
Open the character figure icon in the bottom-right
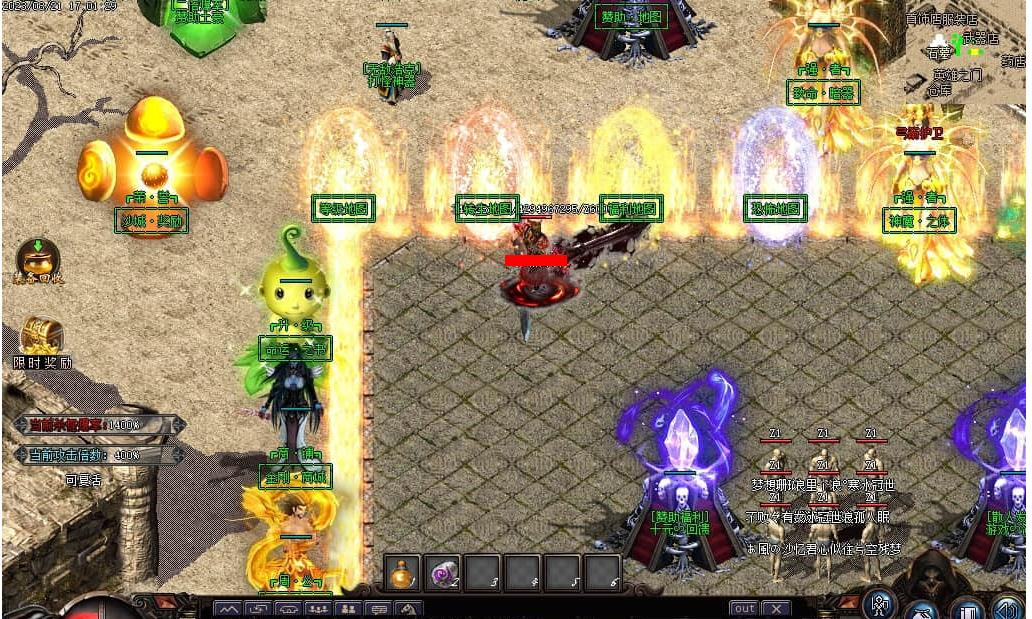[880, 603]
